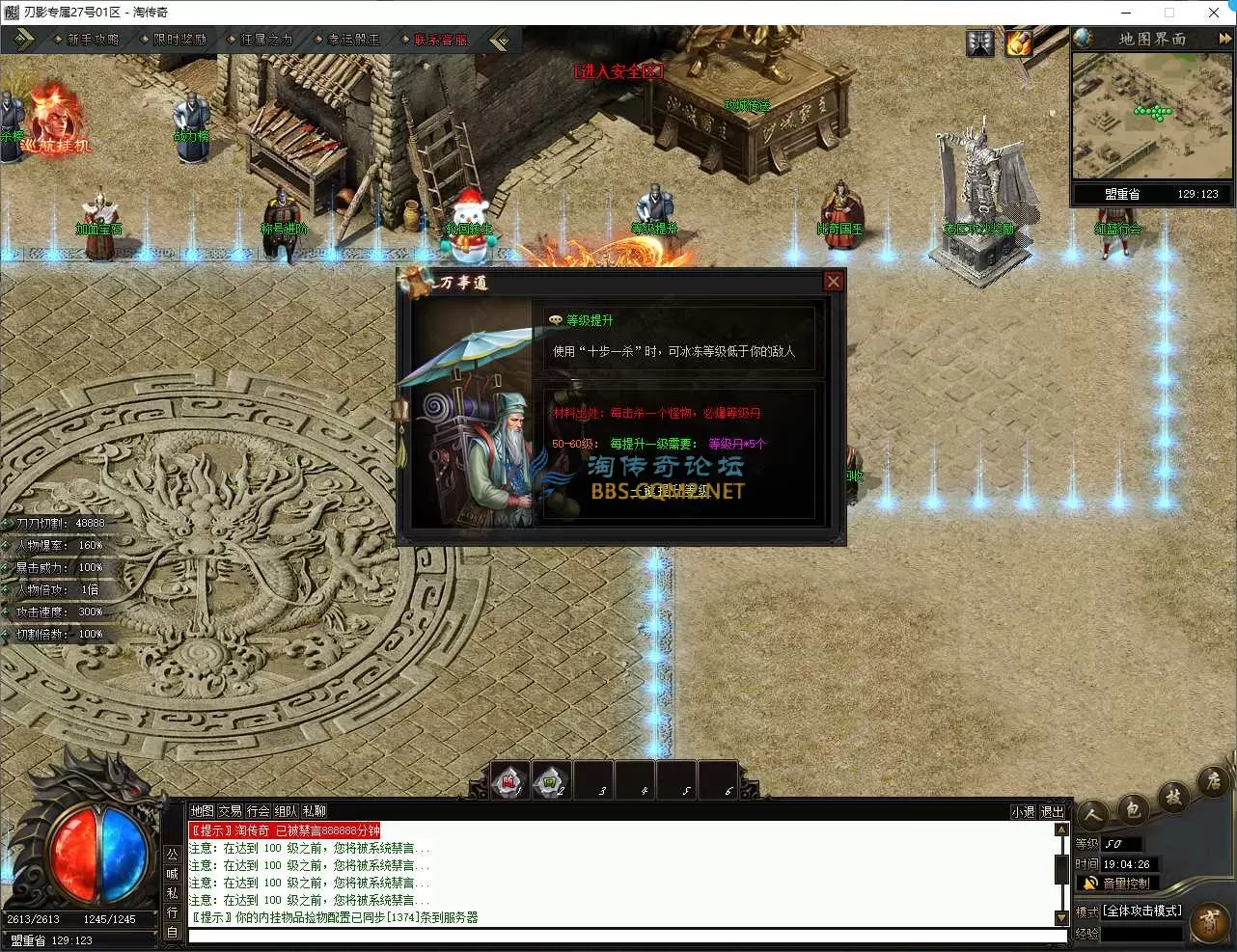
Task: Open the character panel (人) button
Action: tap(1093, 815)
